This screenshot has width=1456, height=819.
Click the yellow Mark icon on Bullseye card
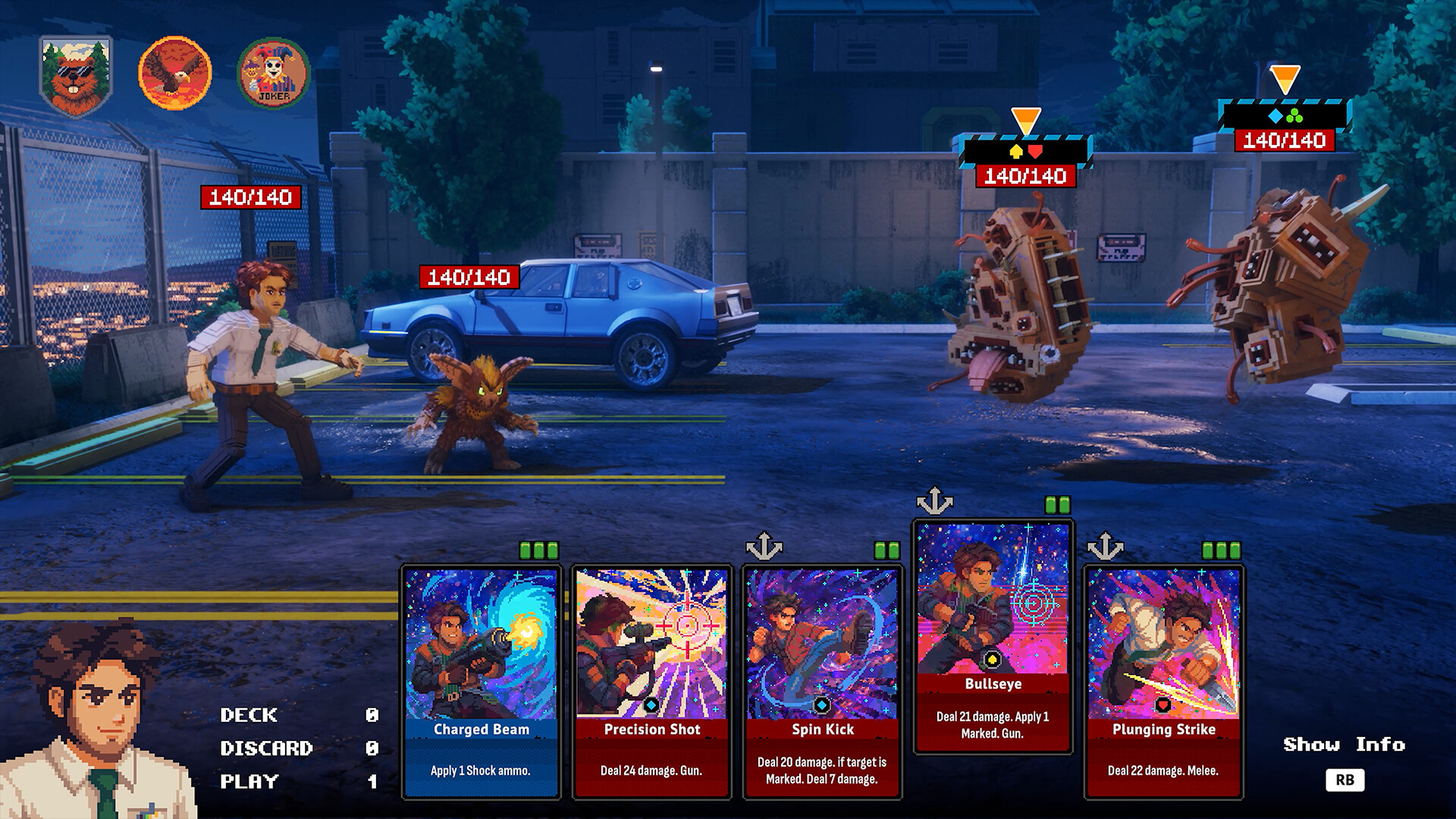(x=993, y=661)
